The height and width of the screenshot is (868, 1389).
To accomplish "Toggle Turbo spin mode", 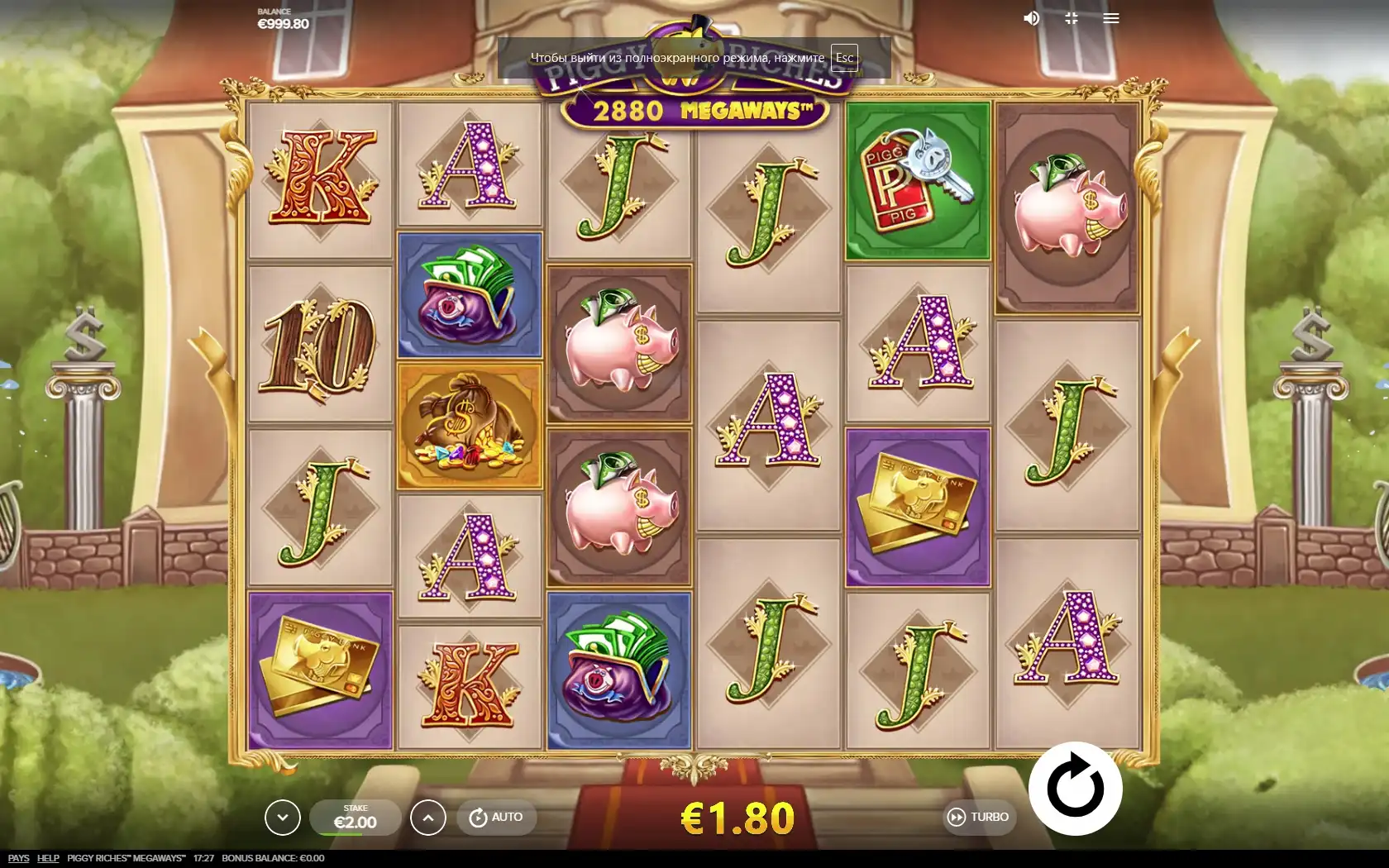I will [x=978, y=817].
